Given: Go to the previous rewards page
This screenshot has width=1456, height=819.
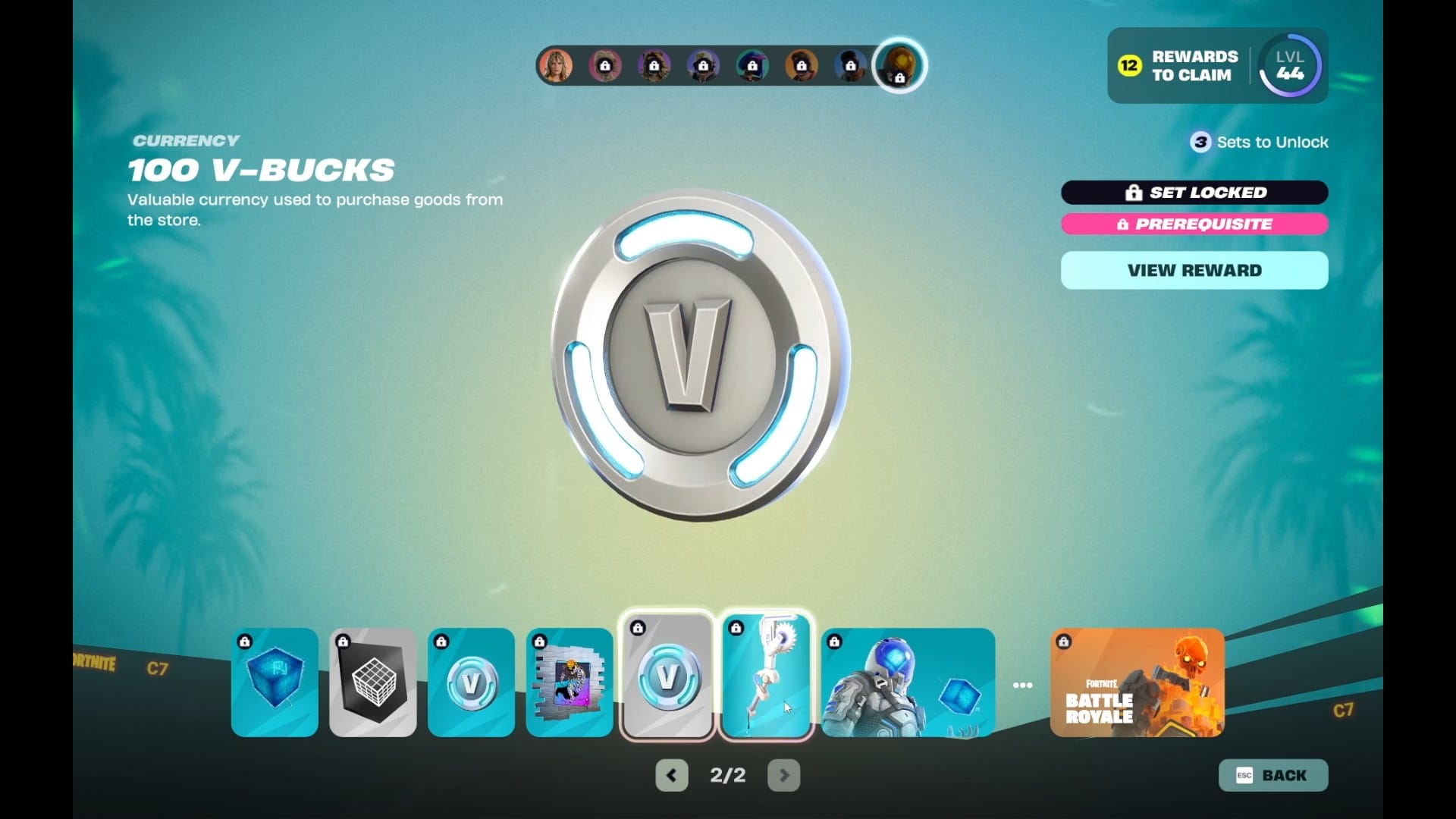Looking at the screenshot, I should (x=671, y=775).
